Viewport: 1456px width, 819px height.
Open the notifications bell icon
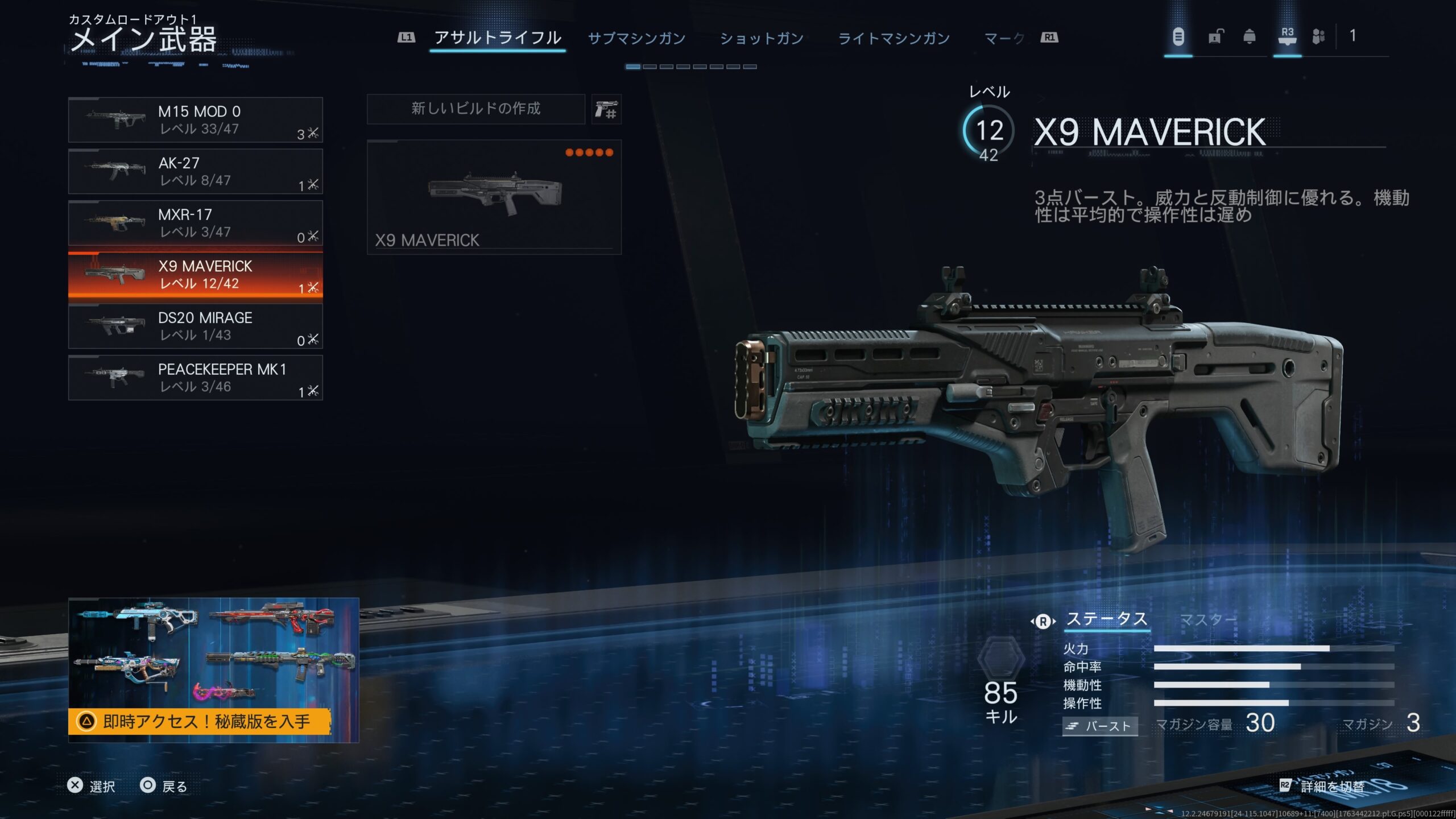(x=1249, y=37)
